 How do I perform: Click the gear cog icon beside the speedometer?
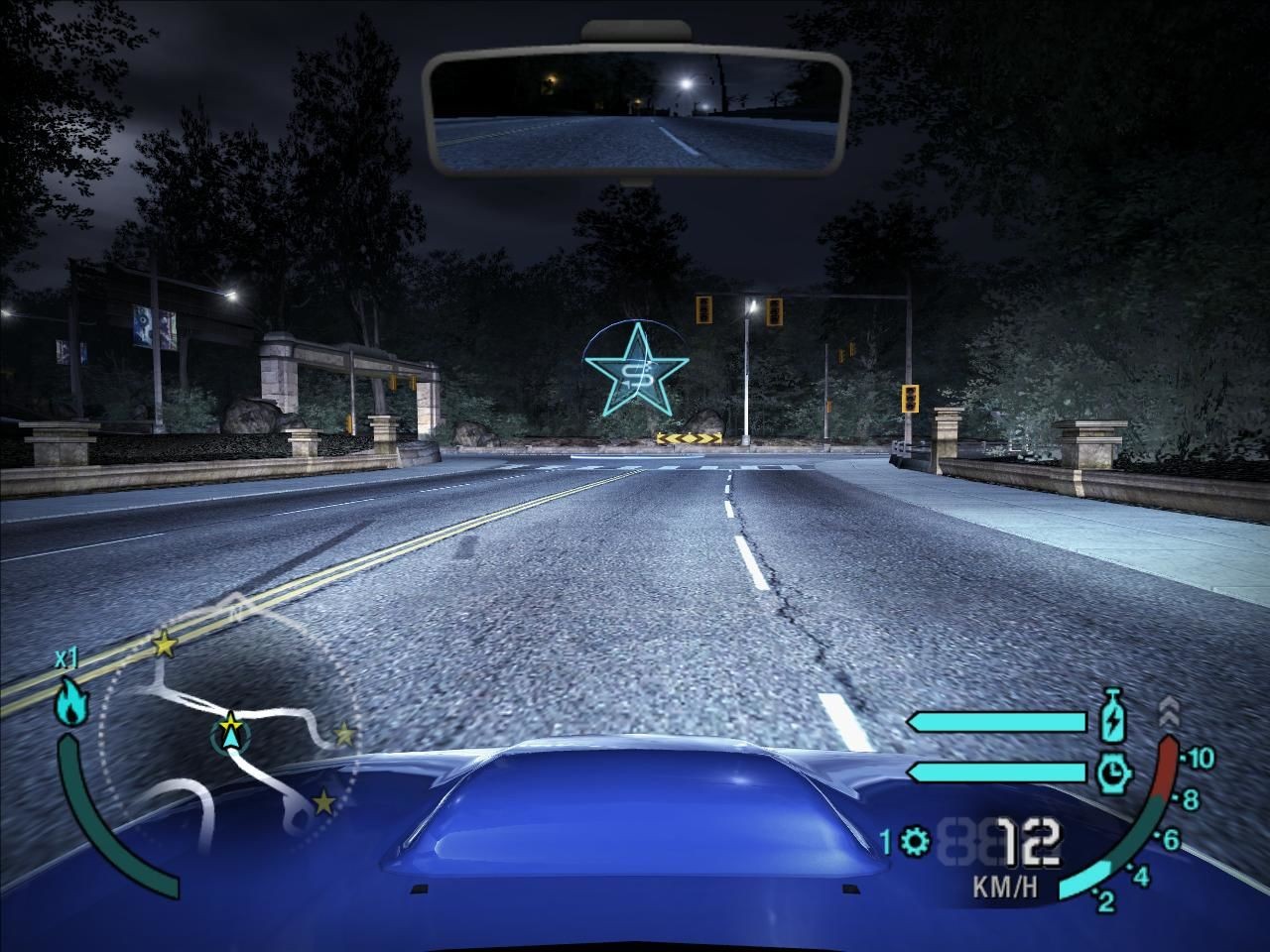[916, 843]
